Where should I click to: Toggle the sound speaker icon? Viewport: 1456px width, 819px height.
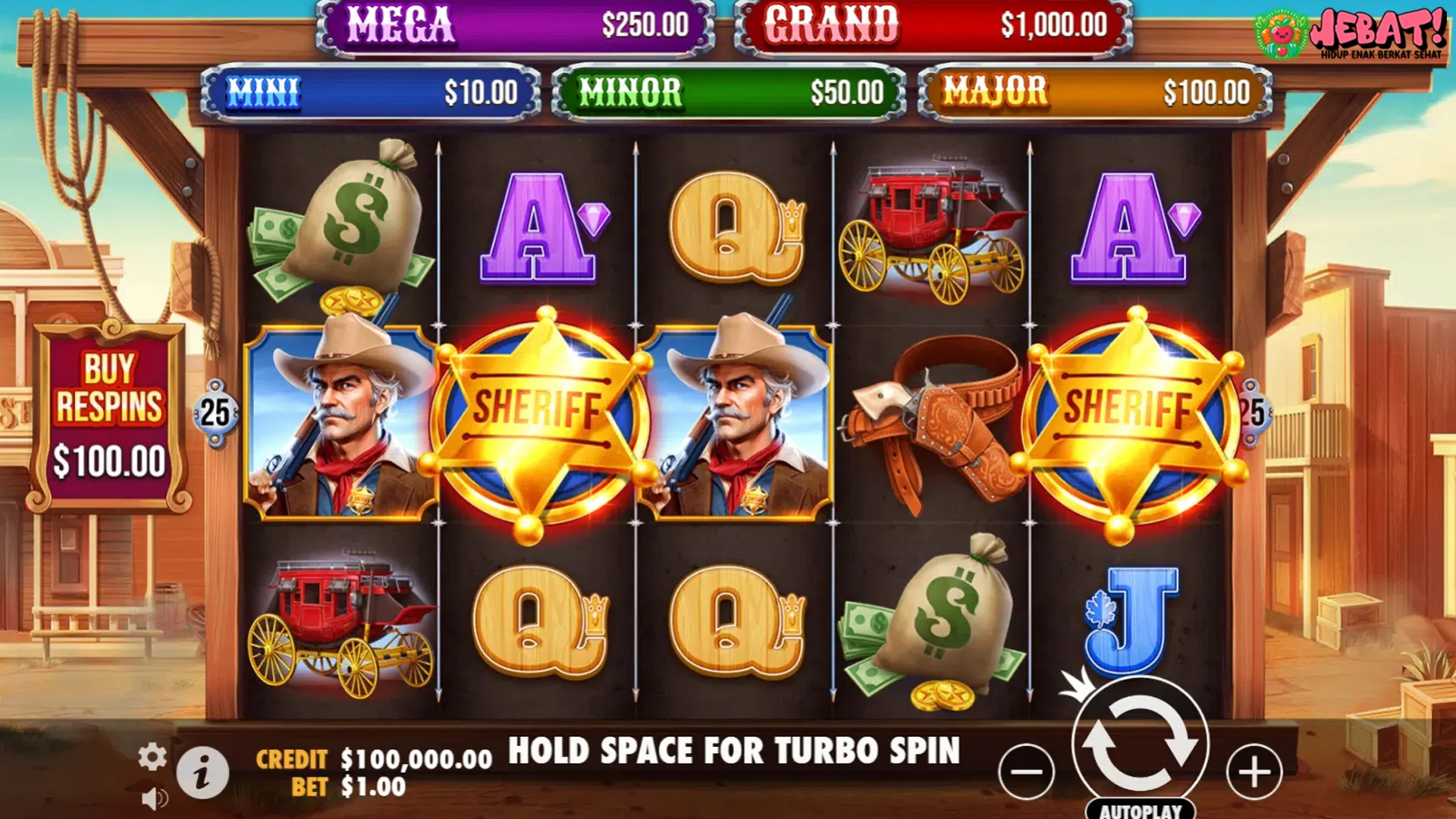click(x=155, y=799)
